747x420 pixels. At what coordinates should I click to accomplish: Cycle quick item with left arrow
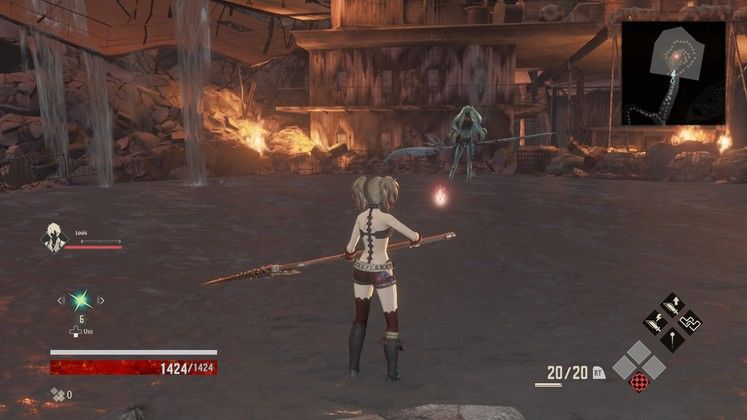[x=59, y=299]
